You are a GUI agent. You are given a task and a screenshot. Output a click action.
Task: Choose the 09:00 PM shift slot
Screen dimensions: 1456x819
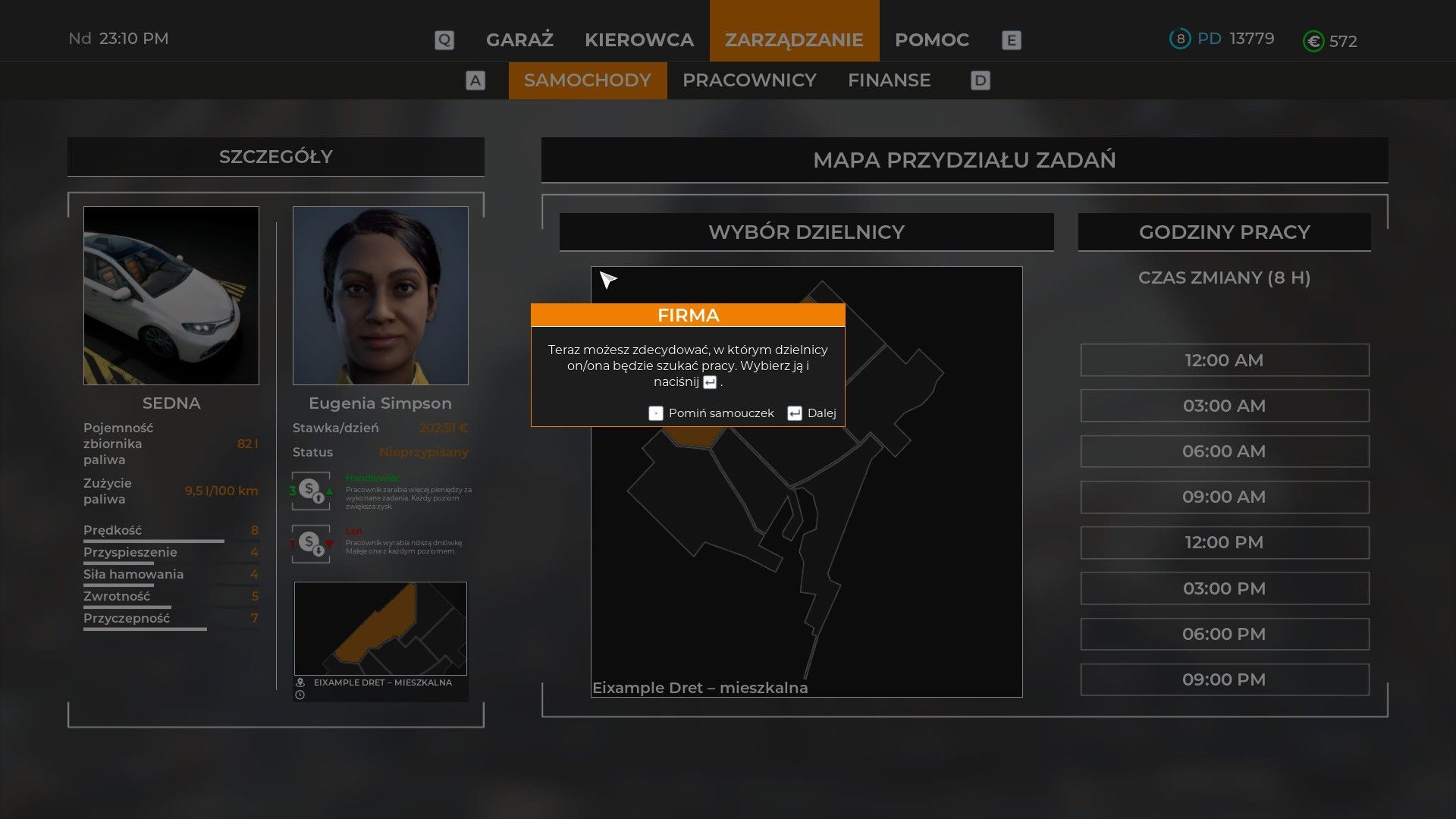1224,679
